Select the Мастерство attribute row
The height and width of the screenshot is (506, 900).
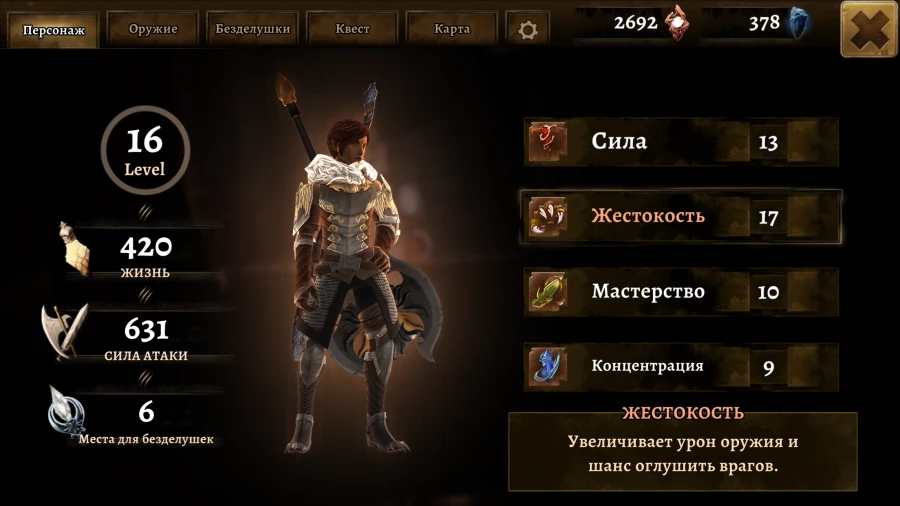(680, 292)
